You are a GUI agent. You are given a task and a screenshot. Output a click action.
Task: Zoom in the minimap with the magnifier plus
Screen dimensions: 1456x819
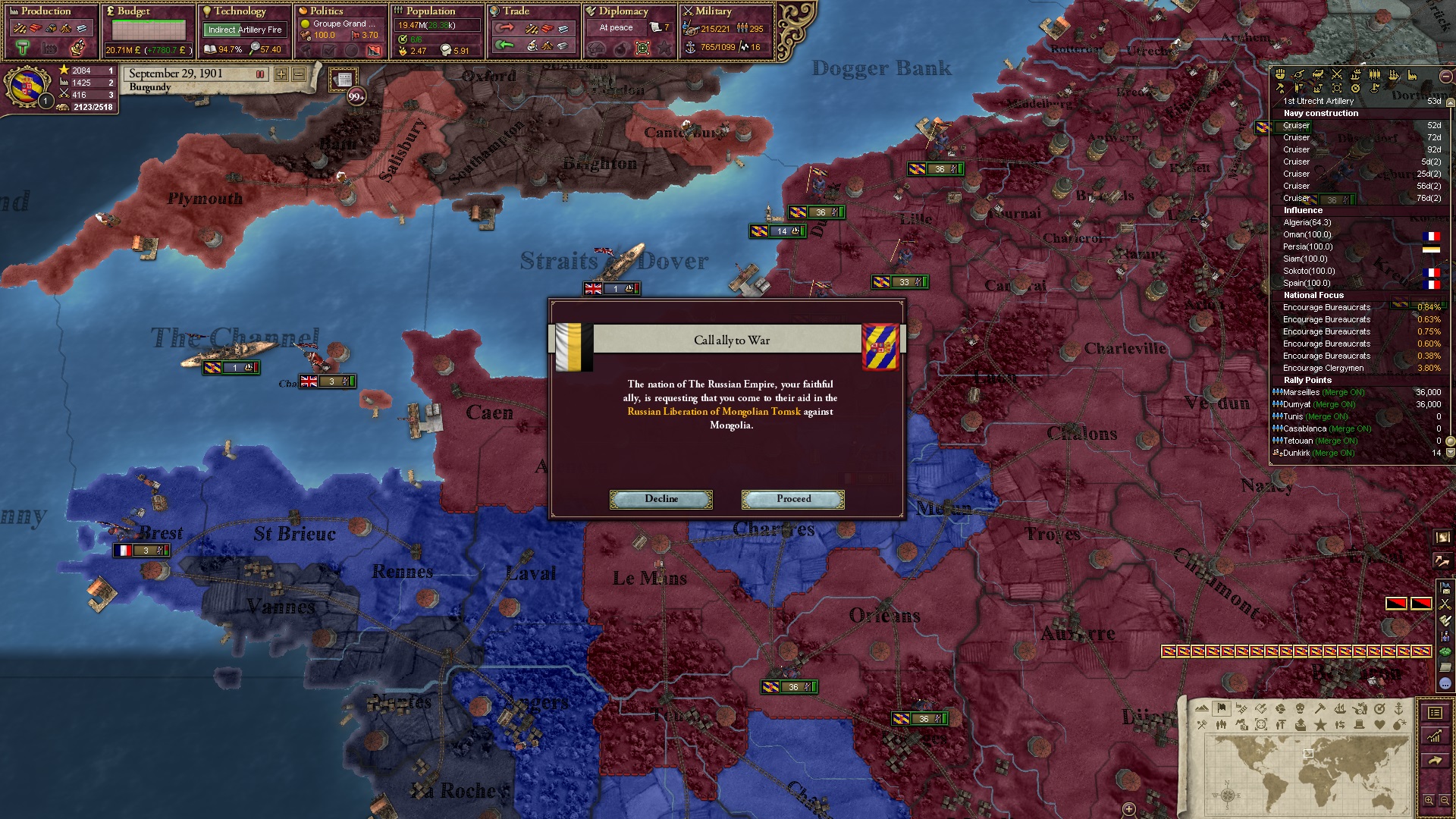point(1429,800)
